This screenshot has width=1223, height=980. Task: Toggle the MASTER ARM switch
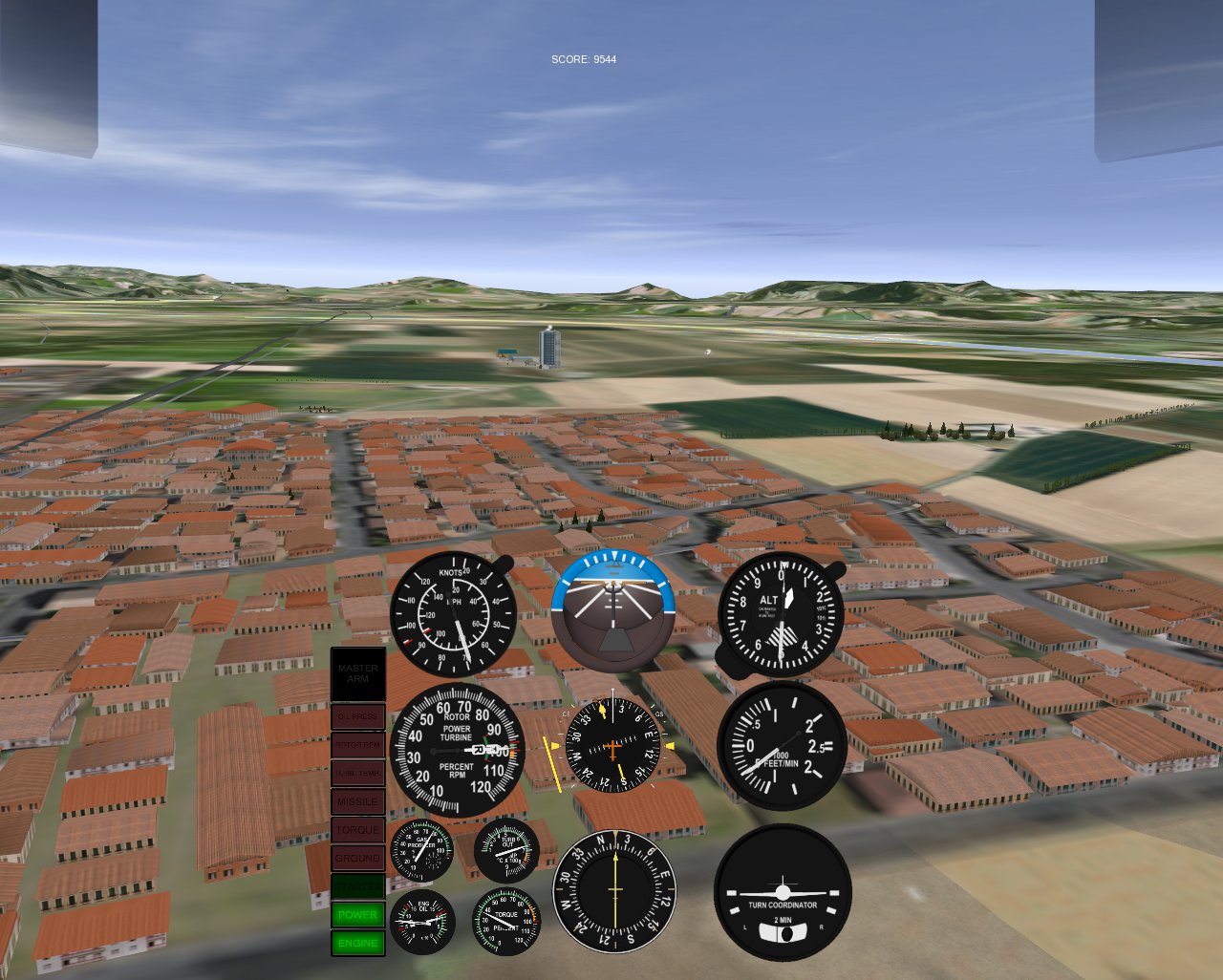[357, 671]
